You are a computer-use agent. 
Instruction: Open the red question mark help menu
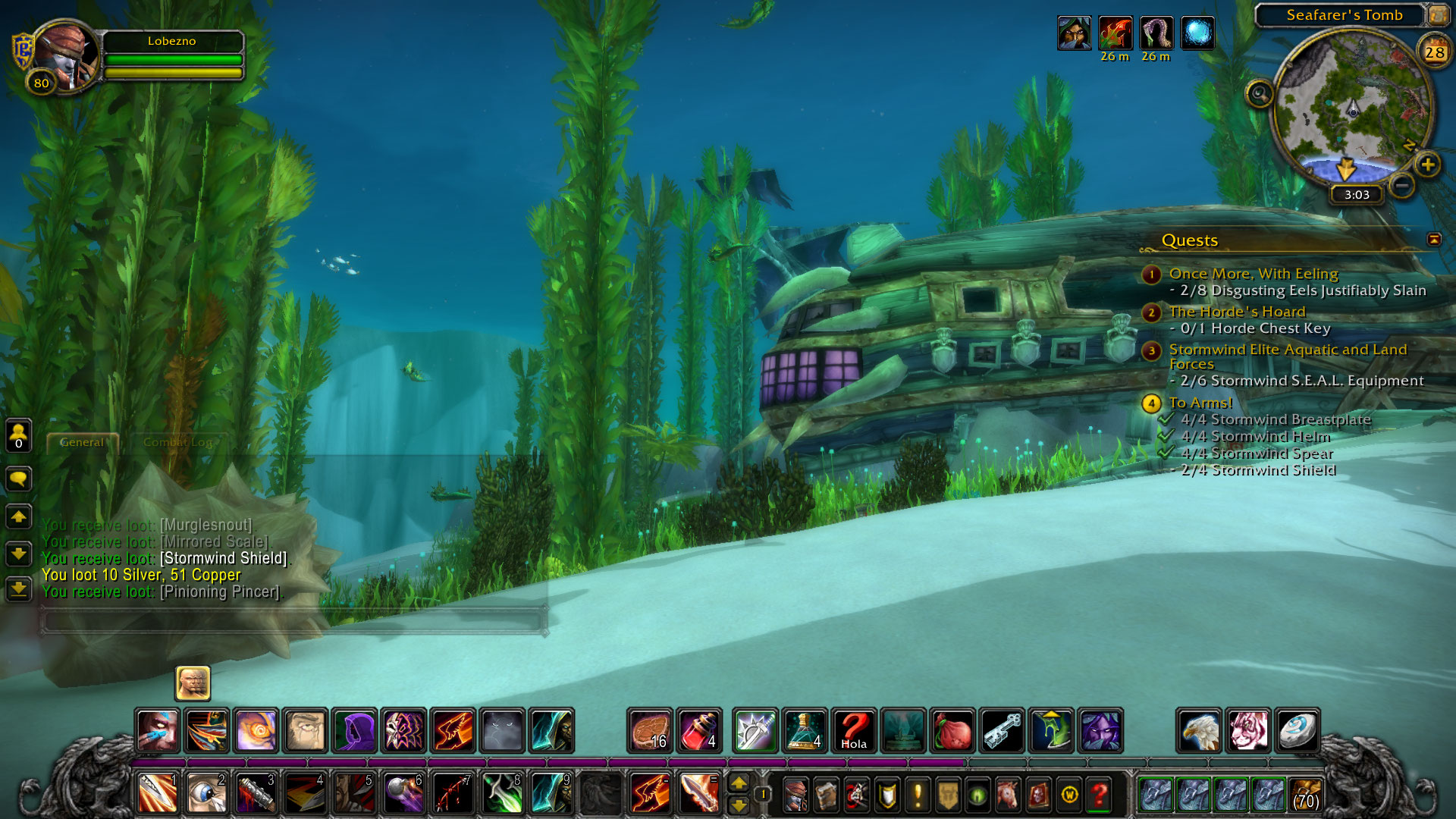(1099, 795)
